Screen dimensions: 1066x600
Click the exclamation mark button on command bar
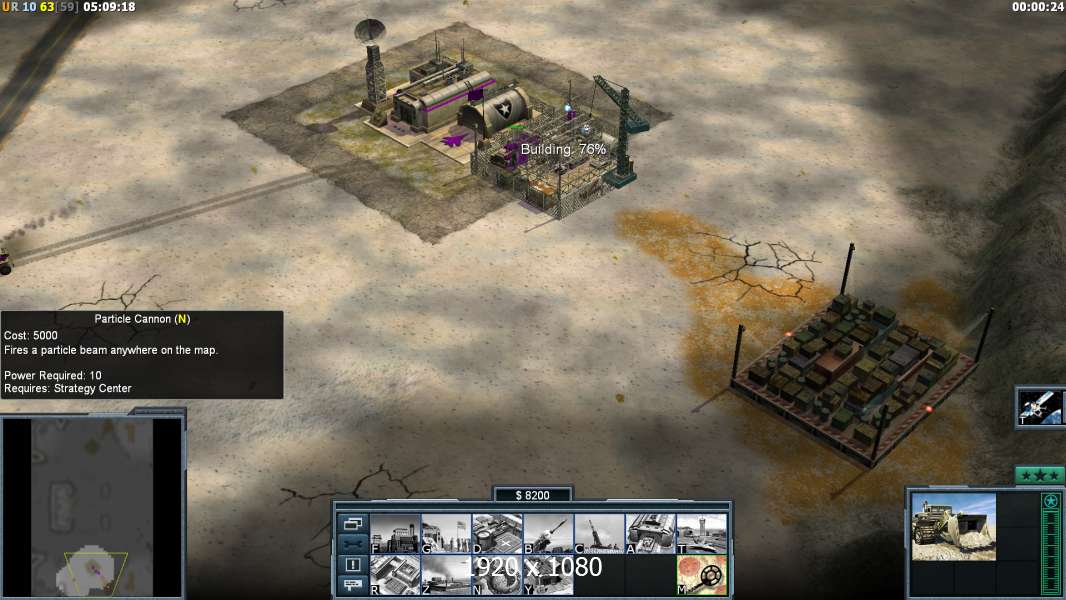pos(353,565)
